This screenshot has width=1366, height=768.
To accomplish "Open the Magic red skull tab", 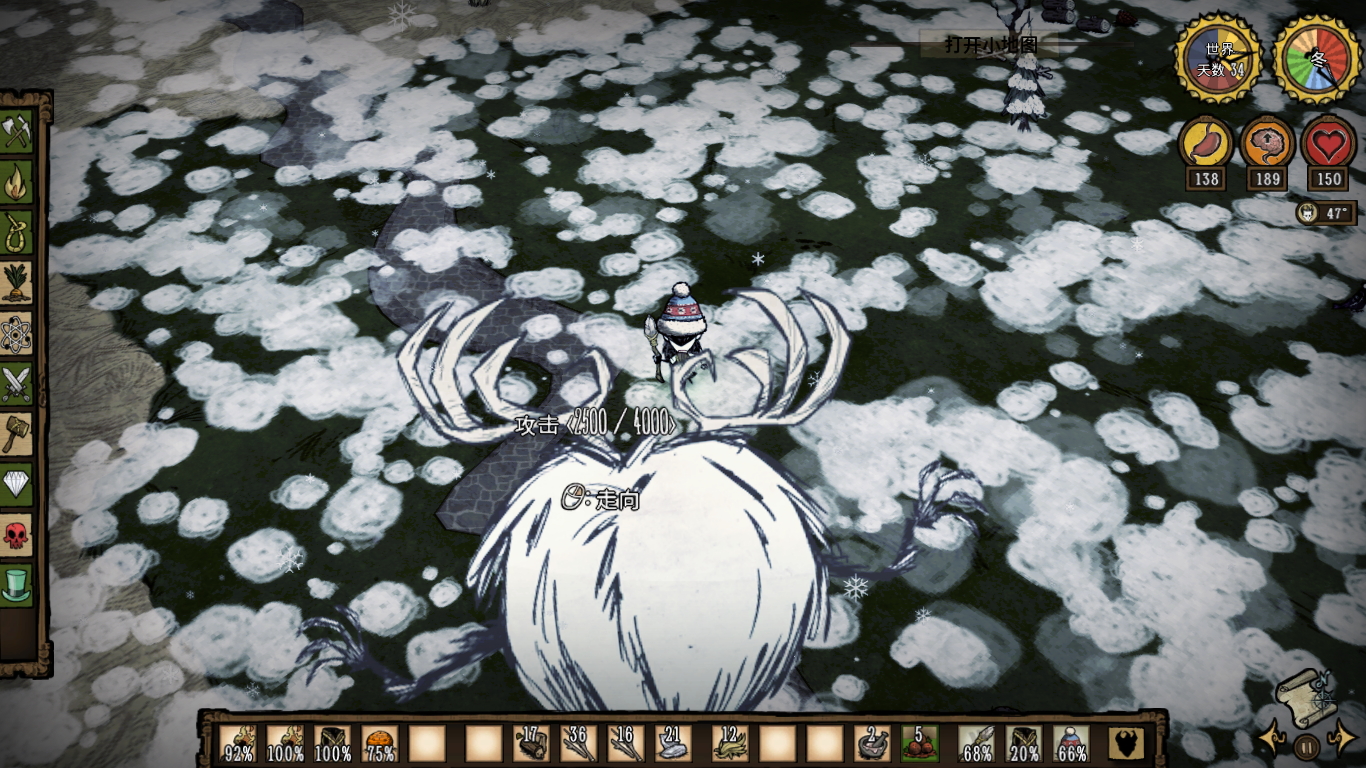I will [17, 535].
